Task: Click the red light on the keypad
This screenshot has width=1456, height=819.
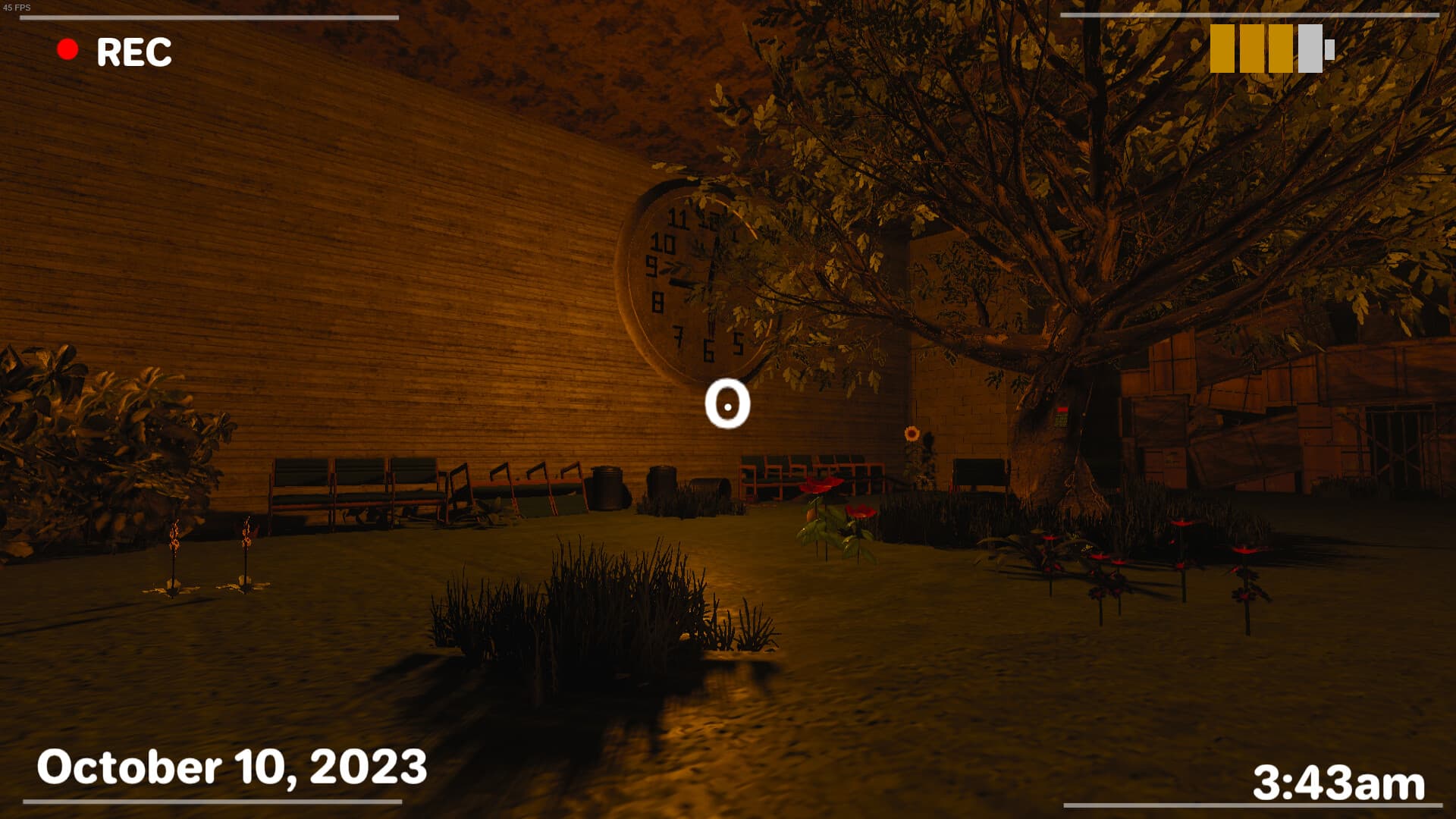Action: (x=1062, y=409)
